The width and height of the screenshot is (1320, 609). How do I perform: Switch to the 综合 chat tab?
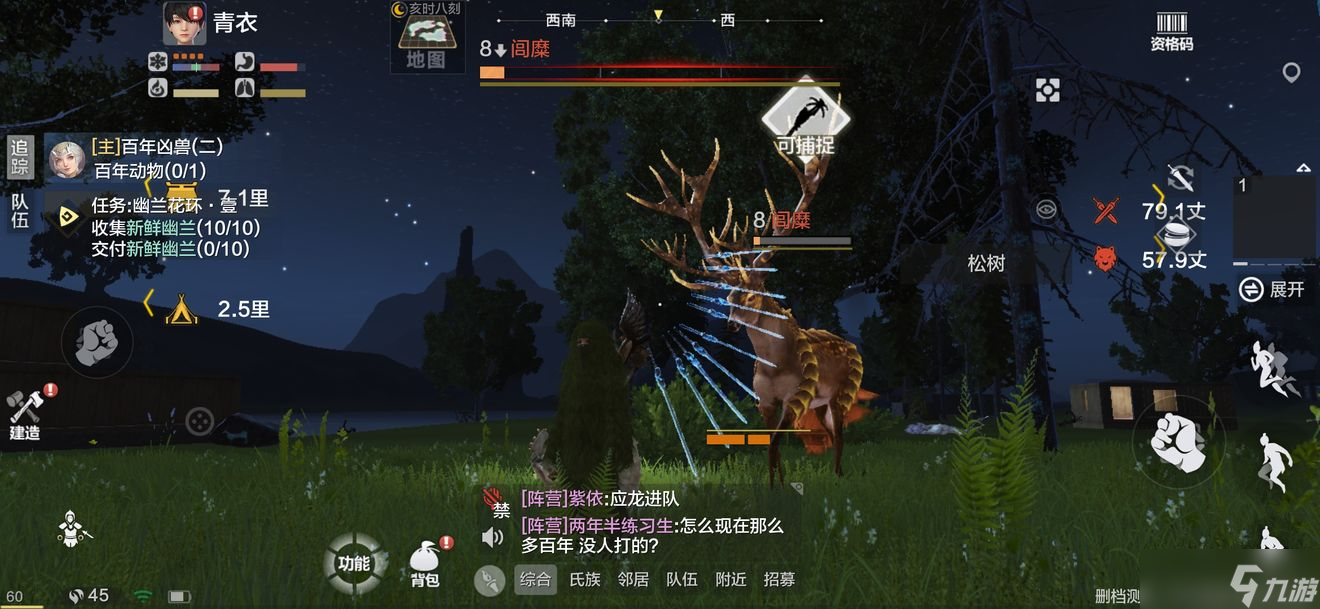(x=536, y=579)
